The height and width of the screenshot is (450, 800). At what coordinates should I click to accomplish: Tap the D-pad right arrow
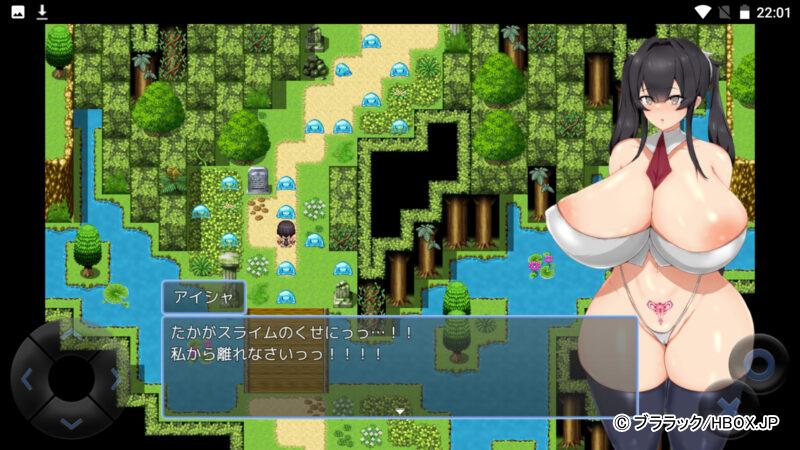pos(116,379)
